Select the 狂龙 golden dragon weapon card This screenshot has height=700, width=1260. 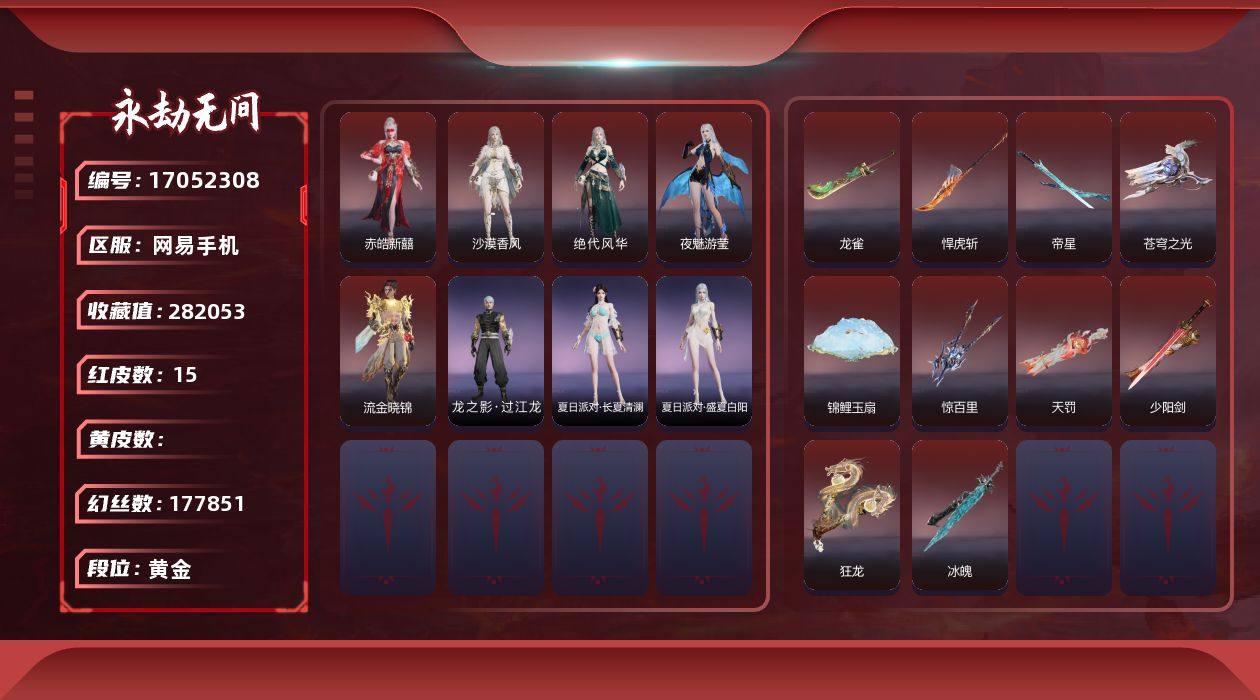tap(852, 514)
